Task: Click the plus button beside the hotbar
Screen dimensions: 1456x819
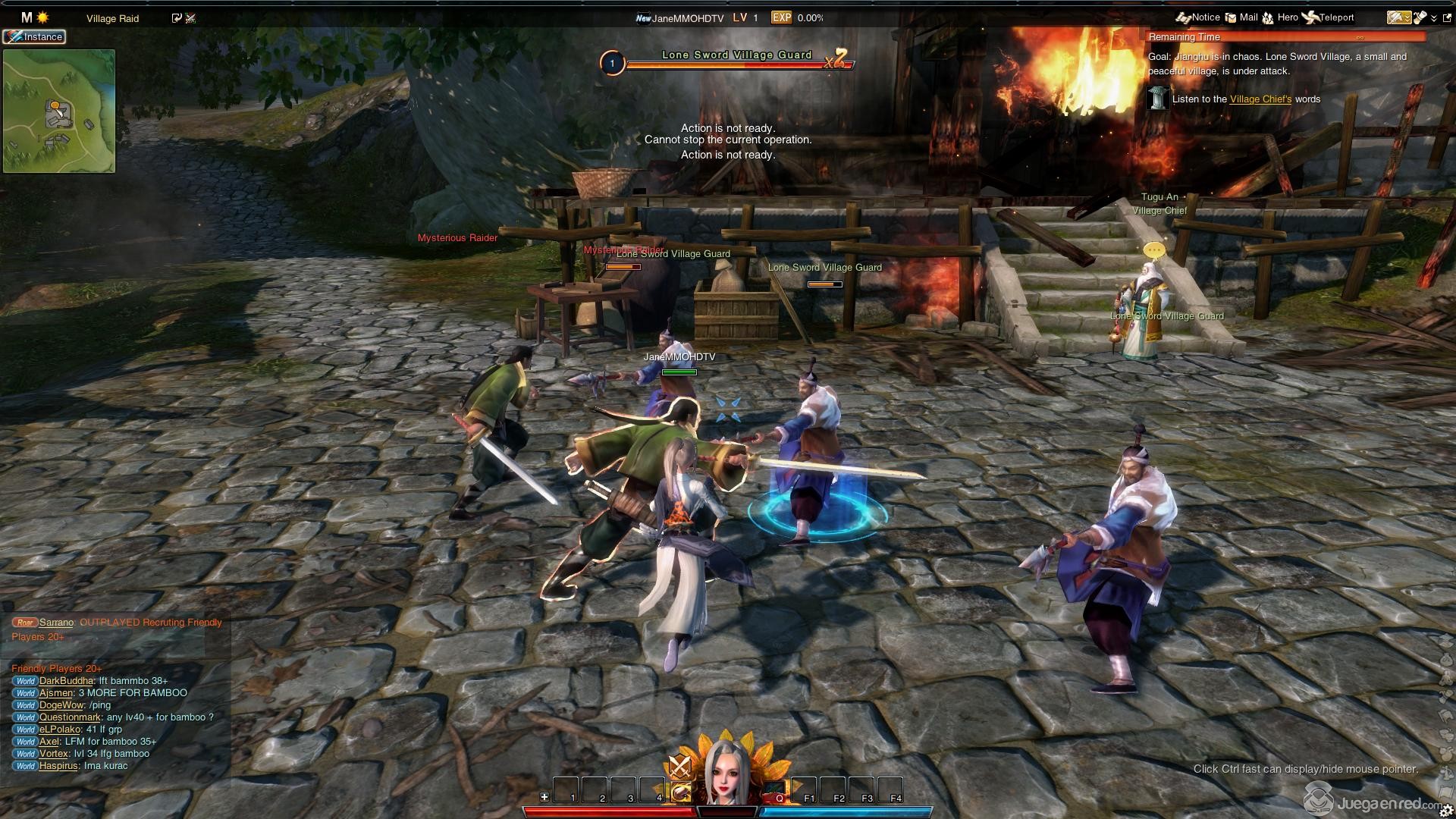Action: point(544,797)
